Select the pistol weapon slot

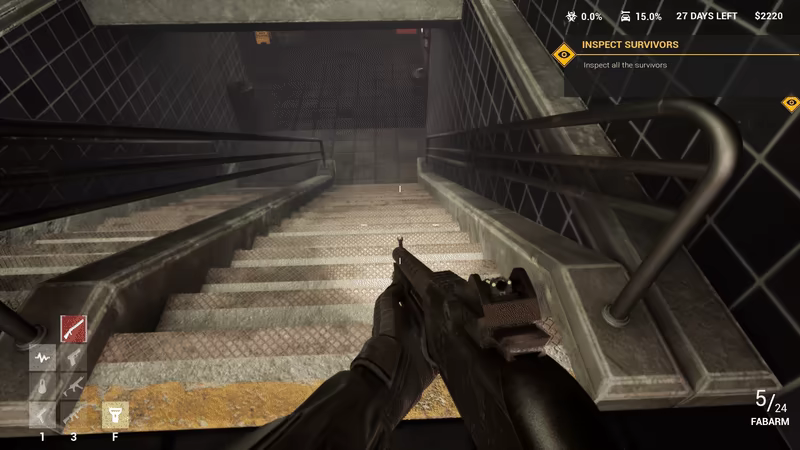73,356
